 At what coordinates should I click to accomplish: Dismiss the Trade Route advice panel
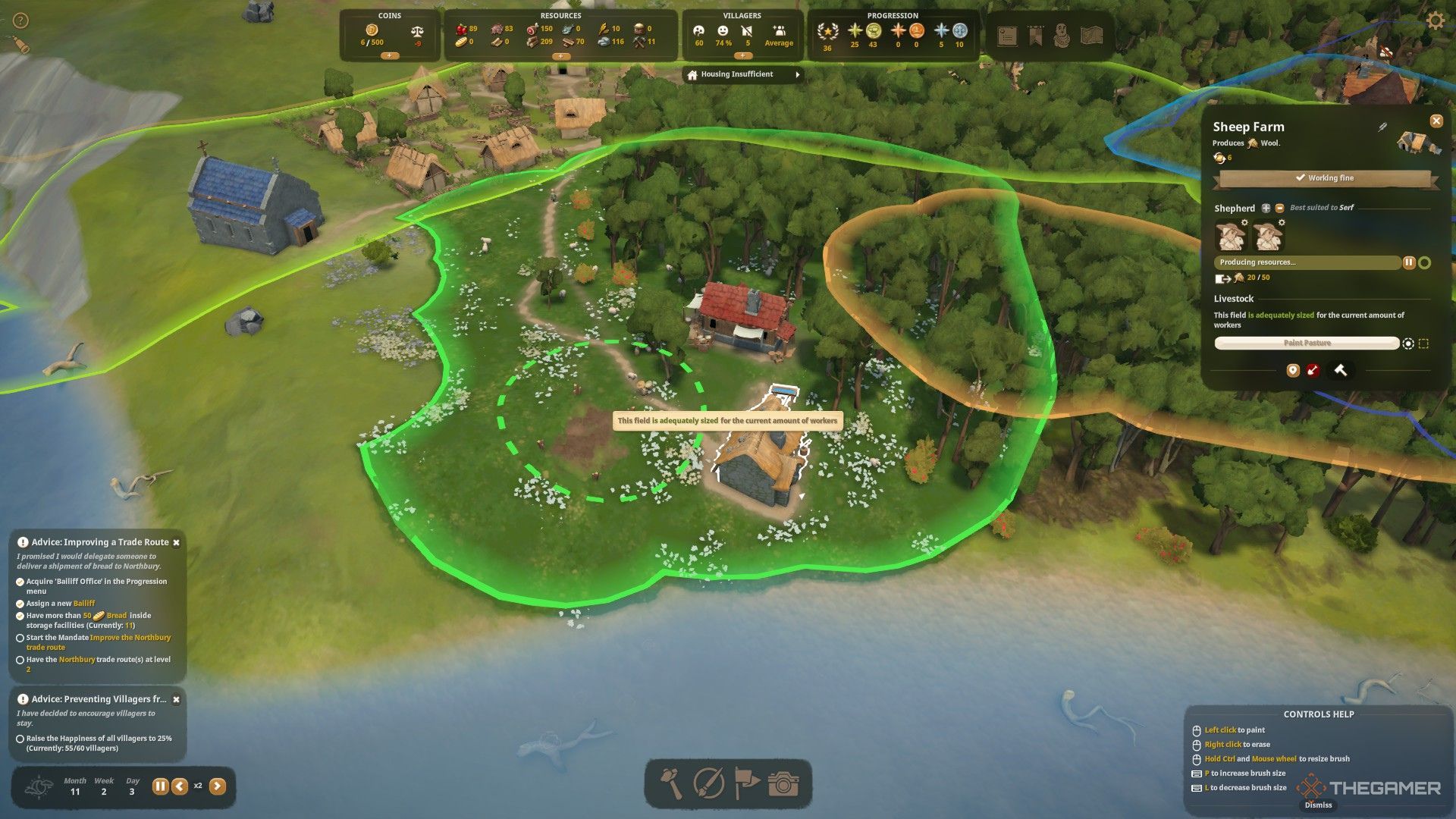176,543
